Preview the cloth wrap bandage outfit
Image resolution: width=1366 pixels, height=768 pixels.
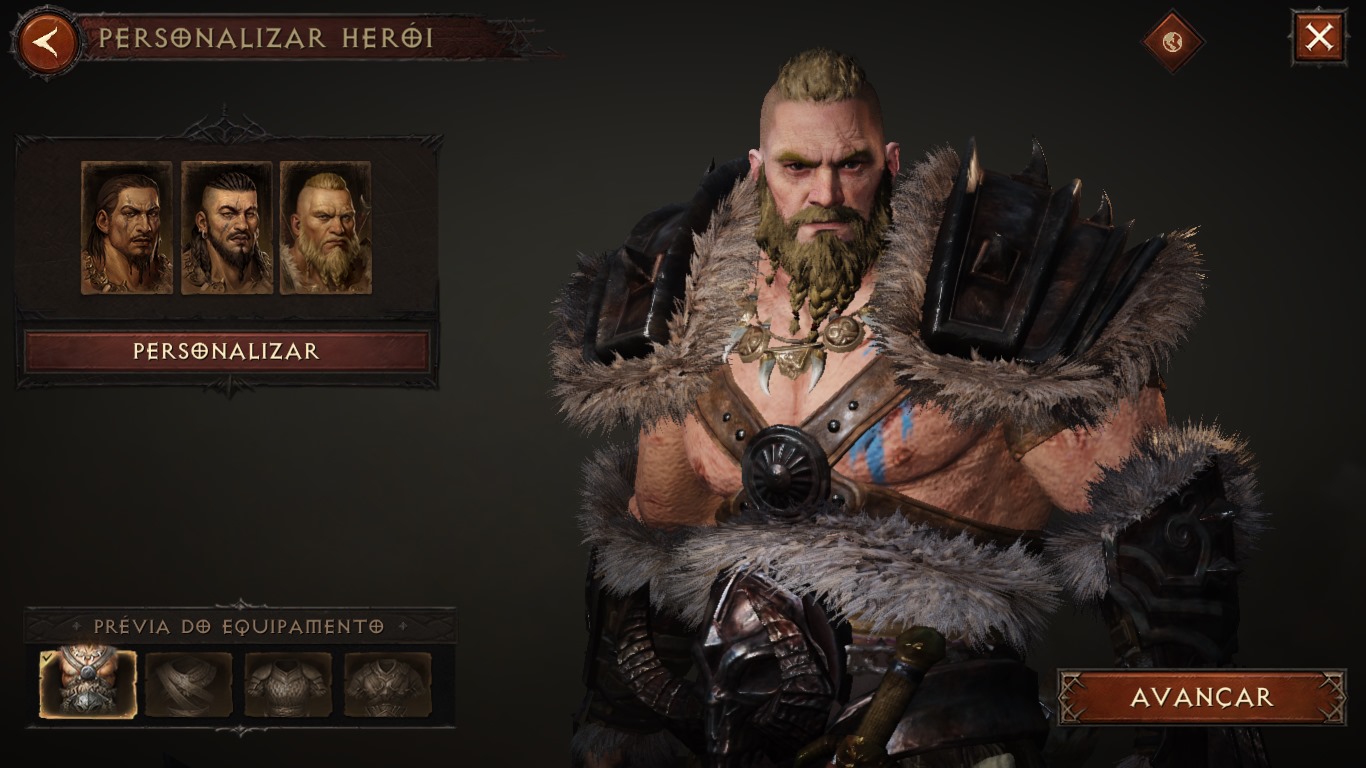pos(188,684)
